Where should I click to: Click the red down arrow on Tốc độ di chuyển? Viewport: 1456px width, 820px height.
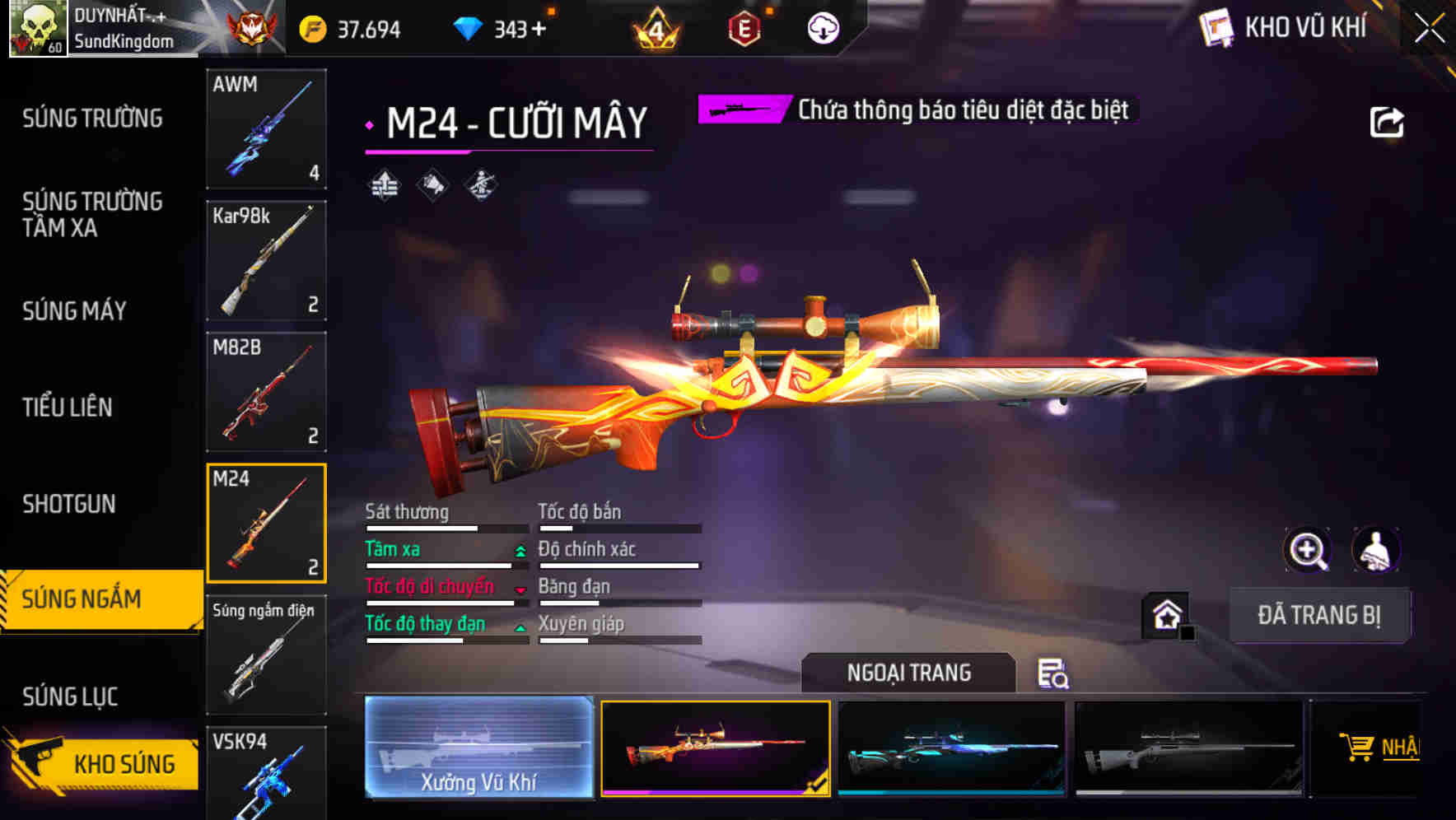pos(520,591)
